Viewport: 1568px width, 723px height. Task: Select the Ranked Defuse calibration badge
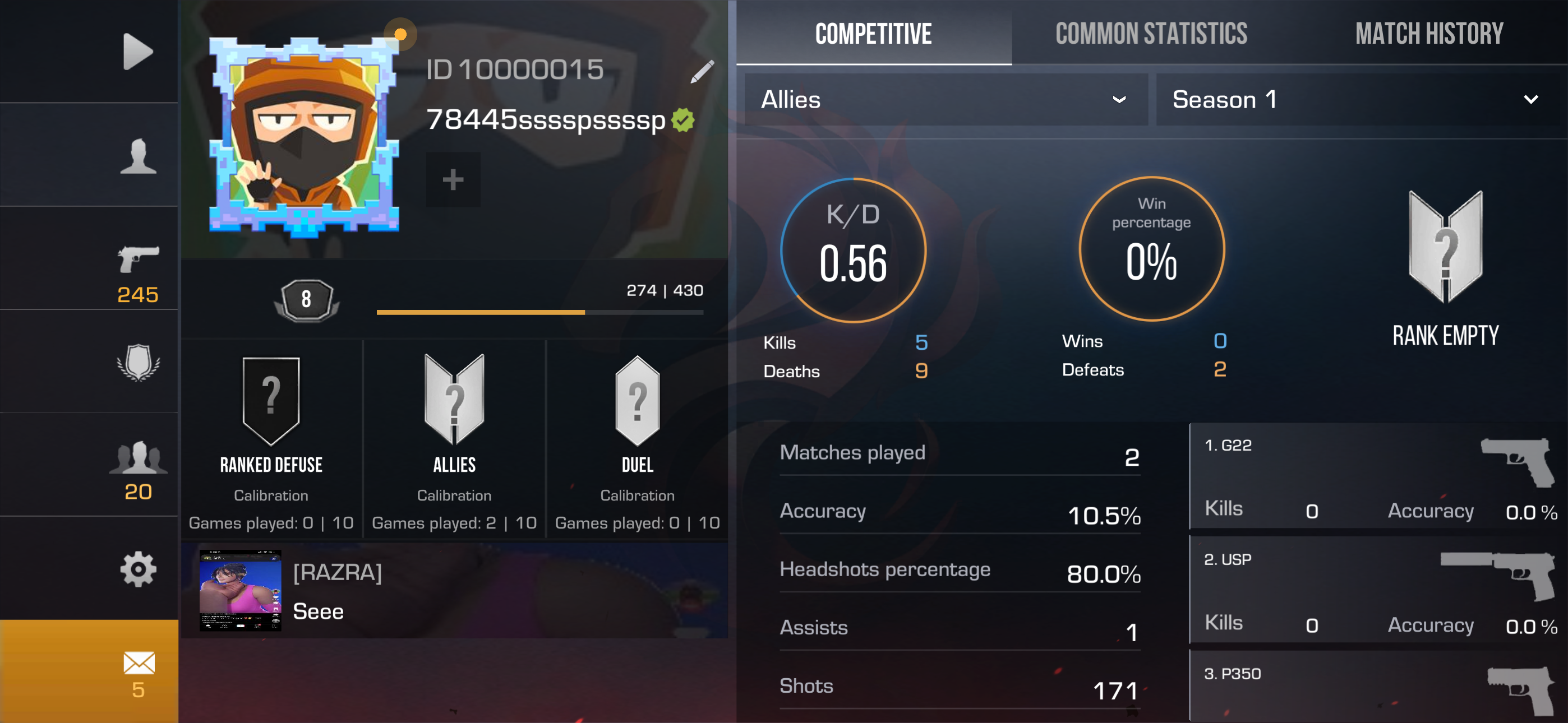(x=270, y=400)
